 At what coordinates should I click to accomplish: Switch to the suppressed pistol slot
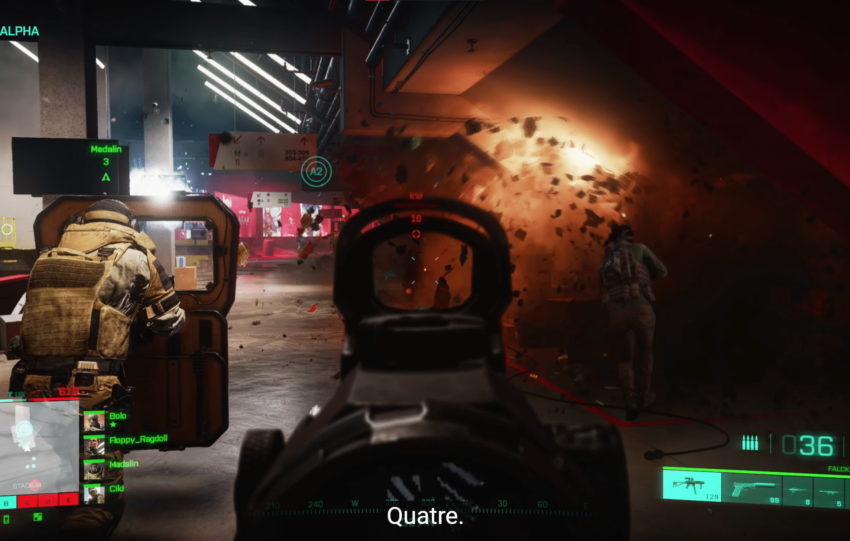coord(751,489)
